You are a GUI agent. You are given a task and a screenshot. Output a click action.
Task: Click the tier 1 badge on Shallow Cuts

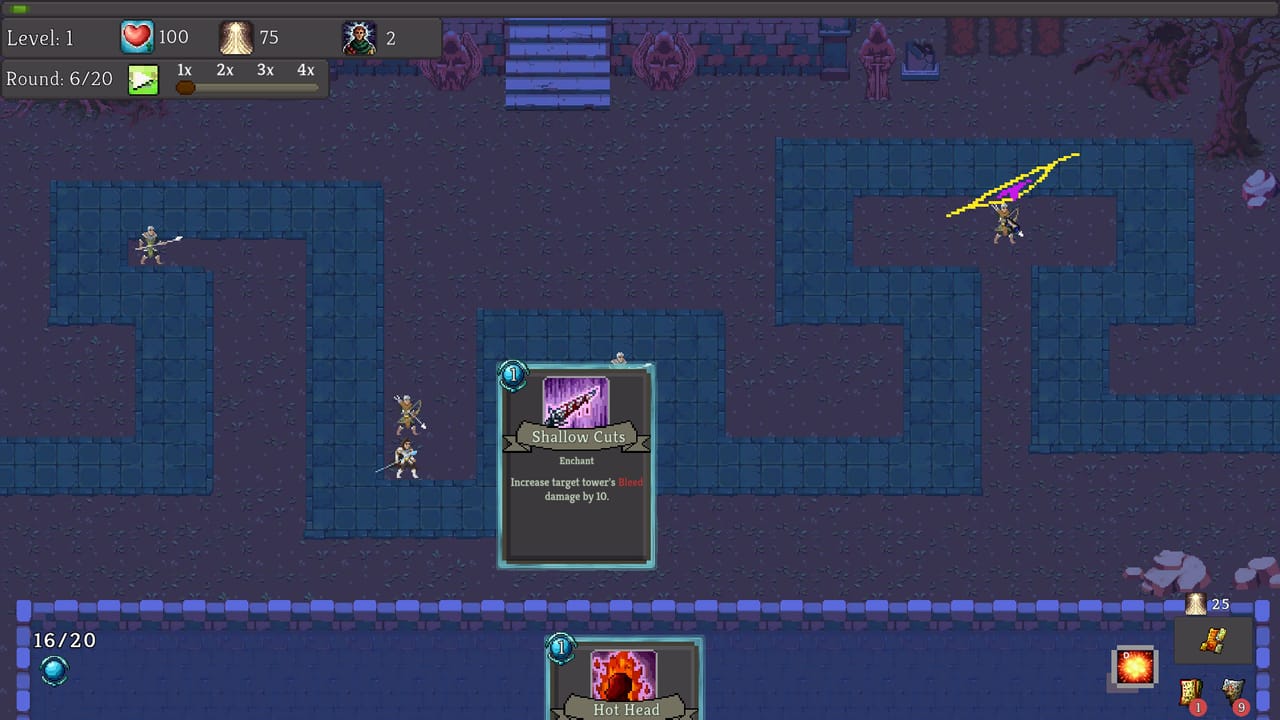[x=513, y=375]
